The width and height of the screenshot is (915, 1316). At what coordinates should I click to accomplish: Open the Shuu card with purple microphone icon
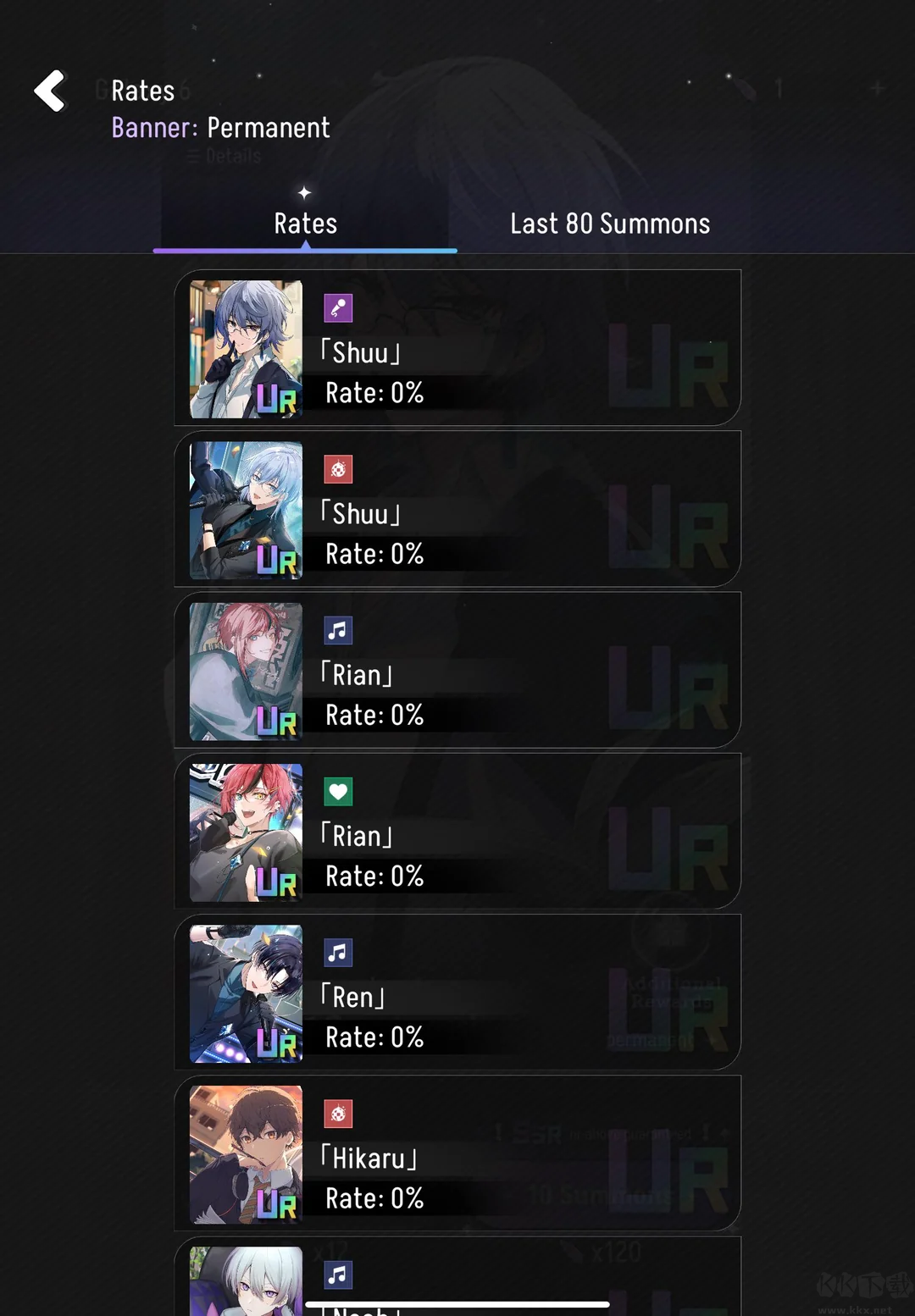pyautogui.click(x=457, y=348)
